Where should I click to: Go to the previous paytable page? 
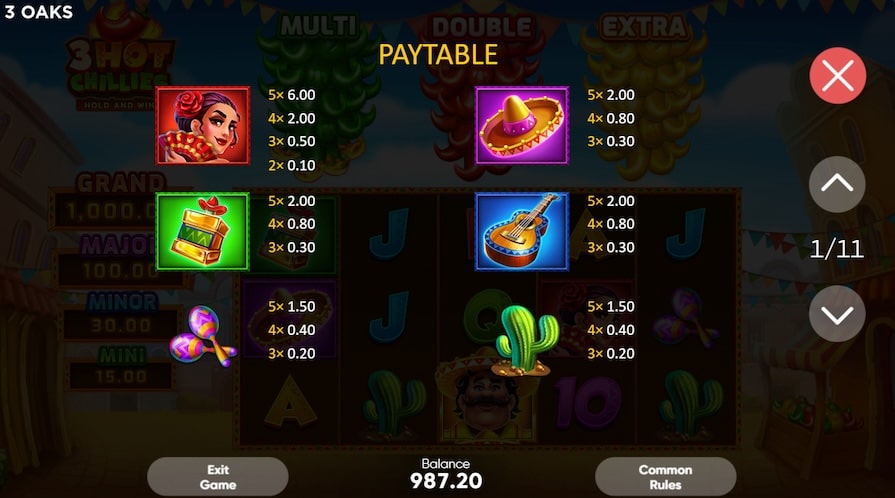coord(837,183)
